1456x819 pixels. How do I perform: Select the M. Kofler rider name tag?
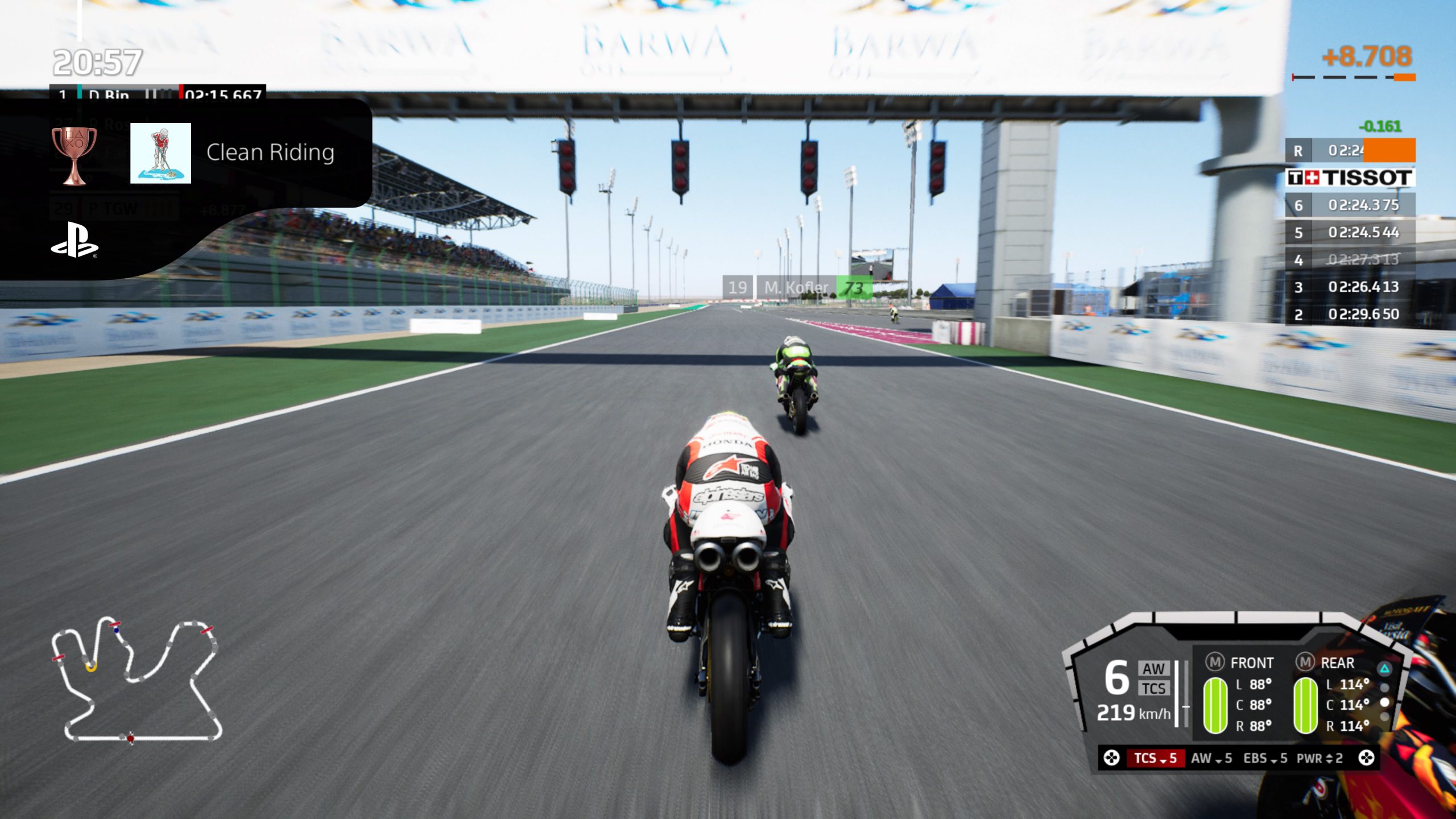(796, 288)
